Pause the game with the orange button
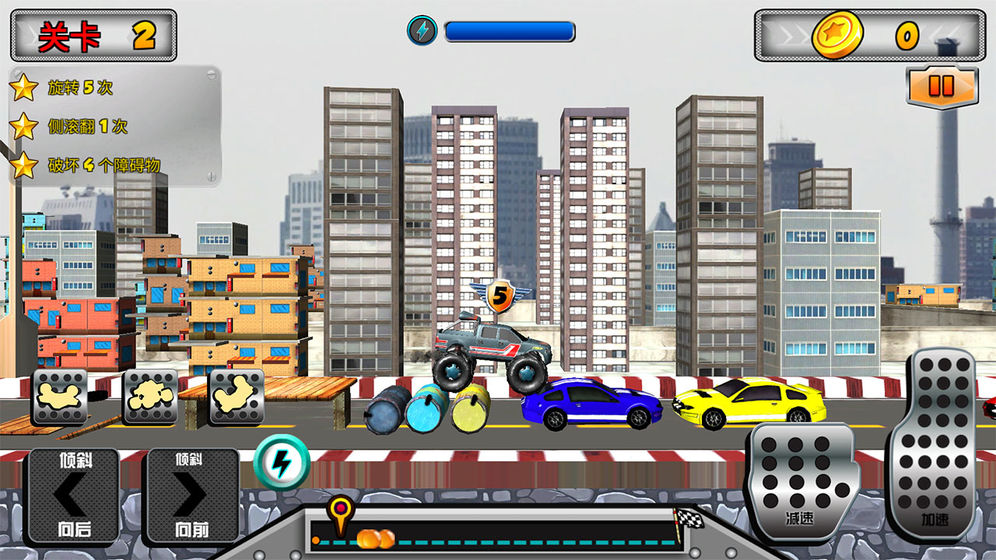The image size is (996, 560). click(x=942, y=86)
